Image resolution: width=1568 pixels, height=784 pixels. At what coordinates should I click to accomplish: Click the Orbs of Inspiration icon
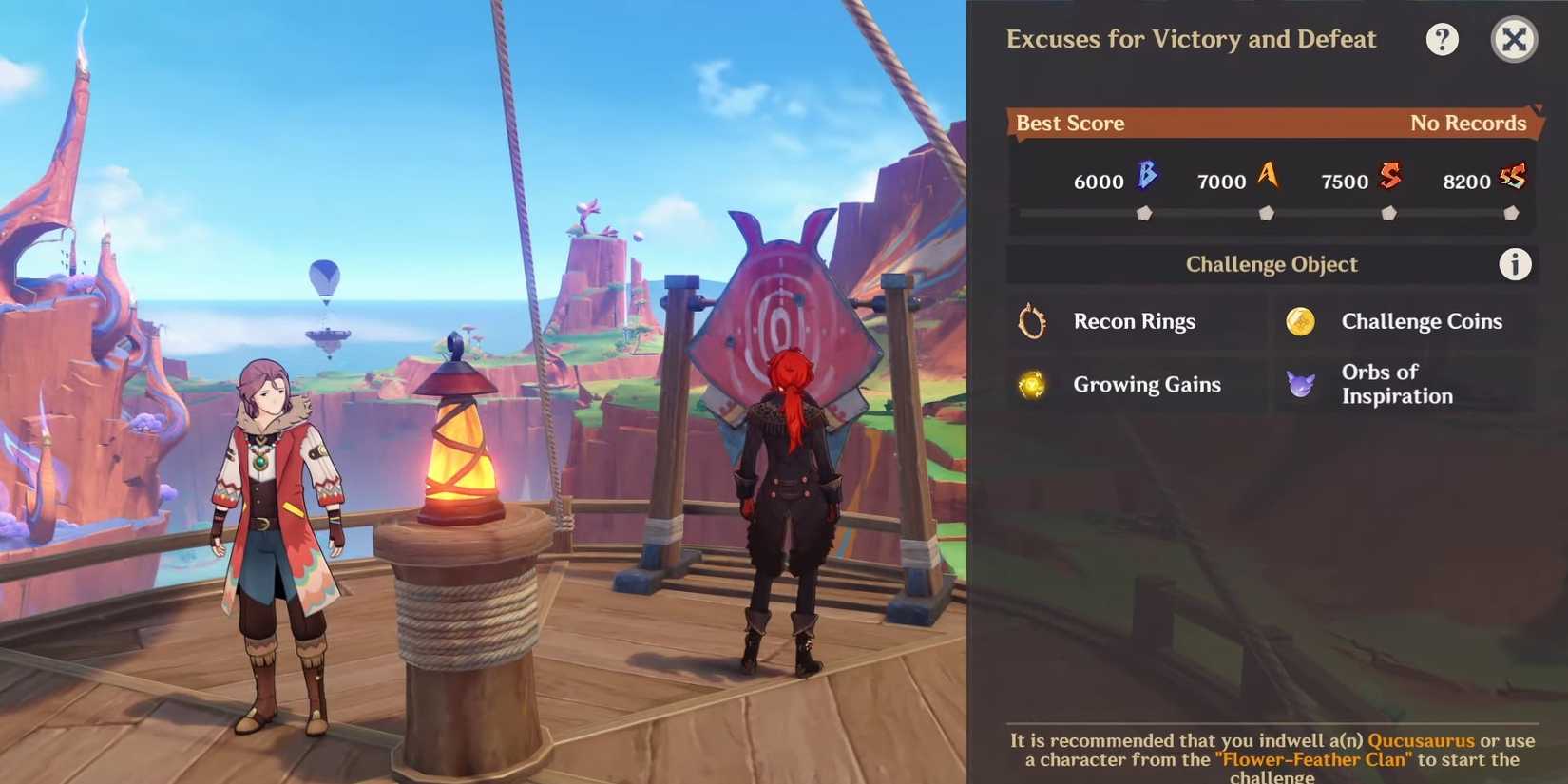click(x=1300, y=383)
